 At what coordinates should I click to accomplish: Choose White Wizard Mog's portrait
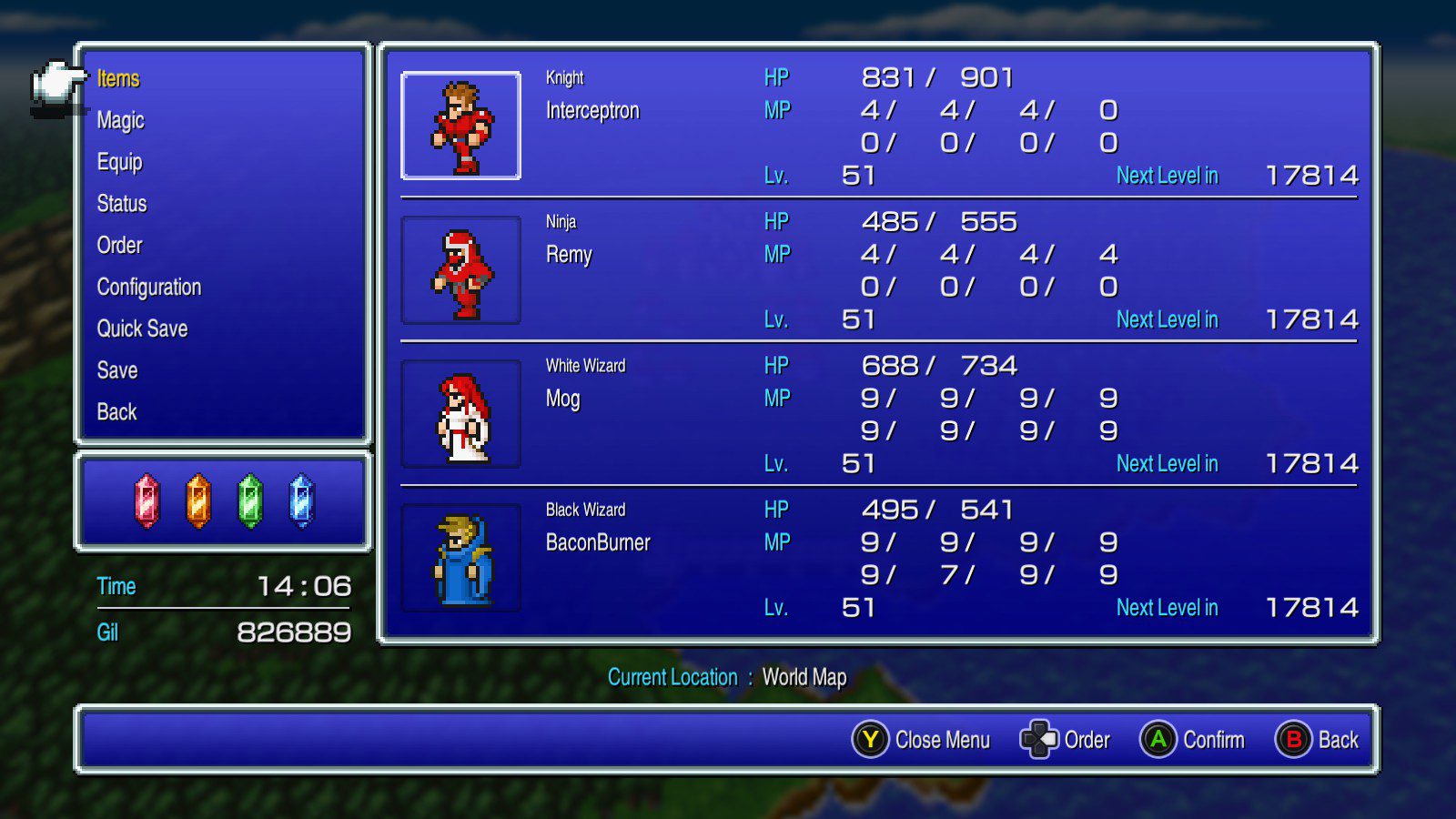click(x=461, y=414)
